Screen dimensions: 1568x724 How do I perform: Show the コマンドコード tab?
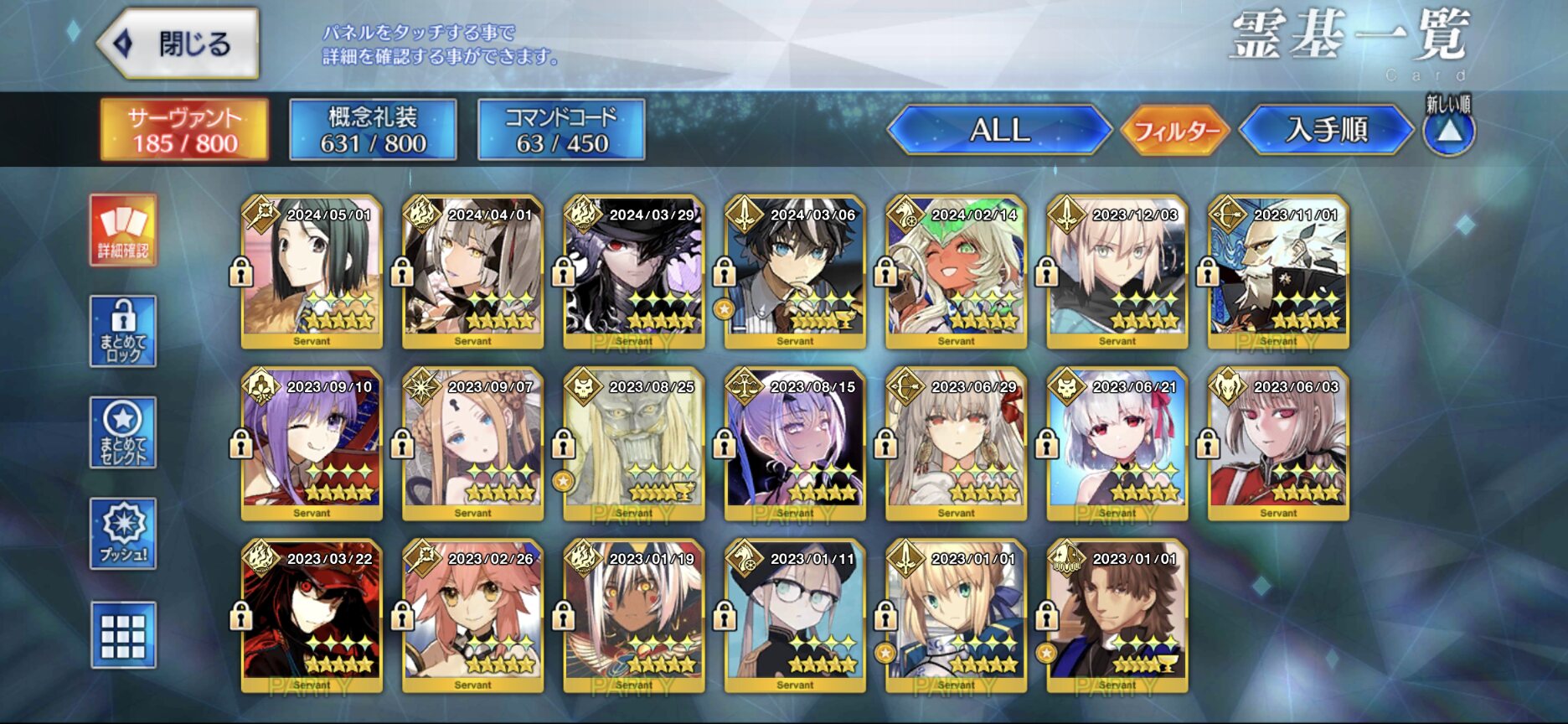coord(560,130)
